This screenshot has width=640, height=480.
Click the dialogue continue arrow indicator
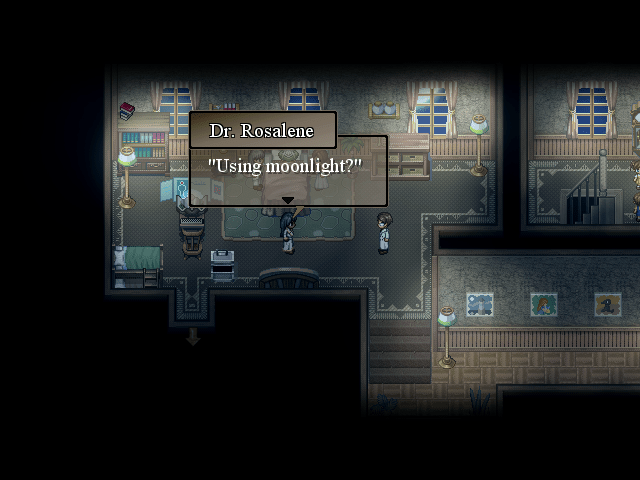click(288, 200)
